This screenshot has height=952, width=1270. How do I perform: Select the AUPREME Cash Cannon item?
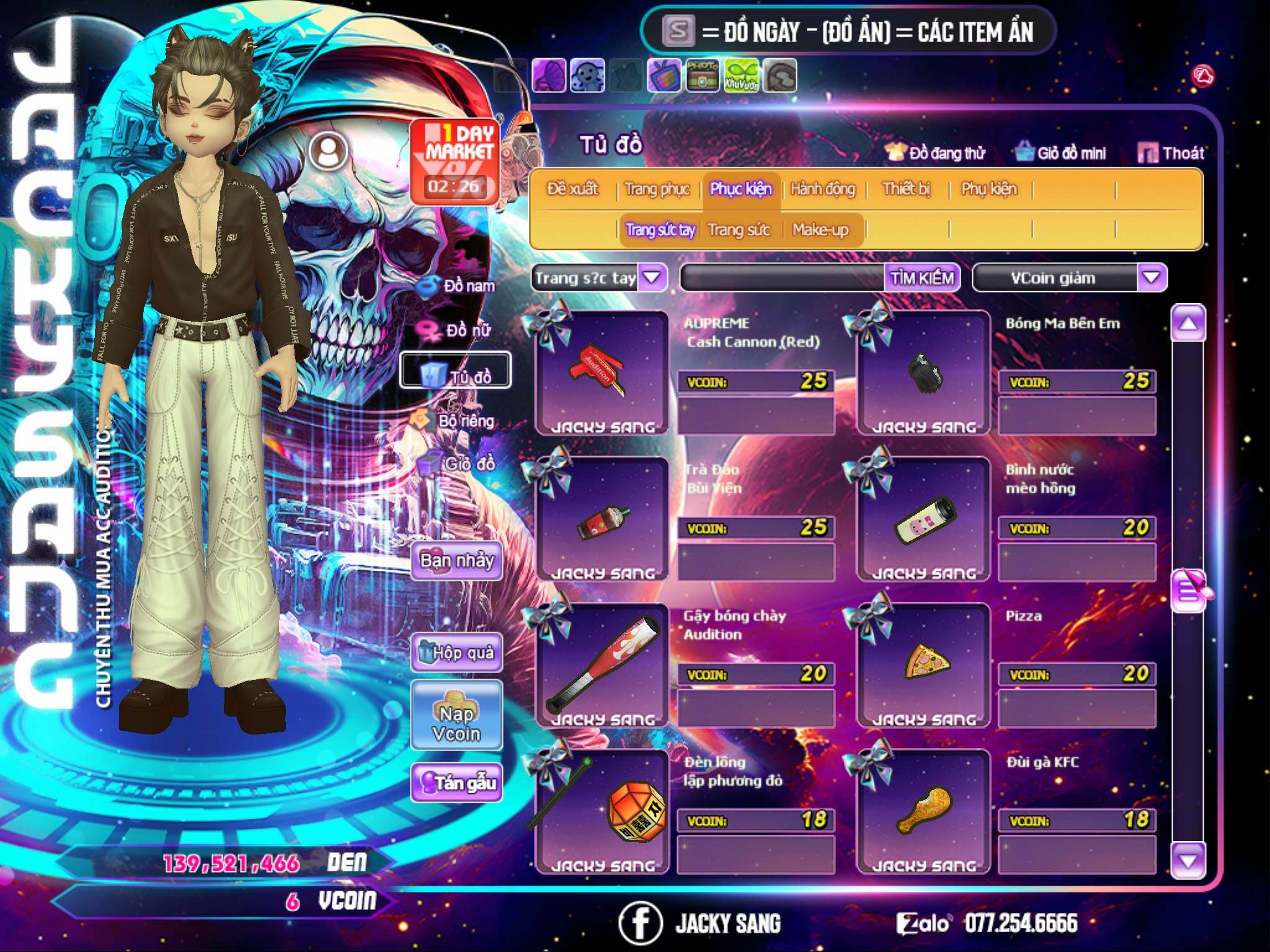[602, 373]
